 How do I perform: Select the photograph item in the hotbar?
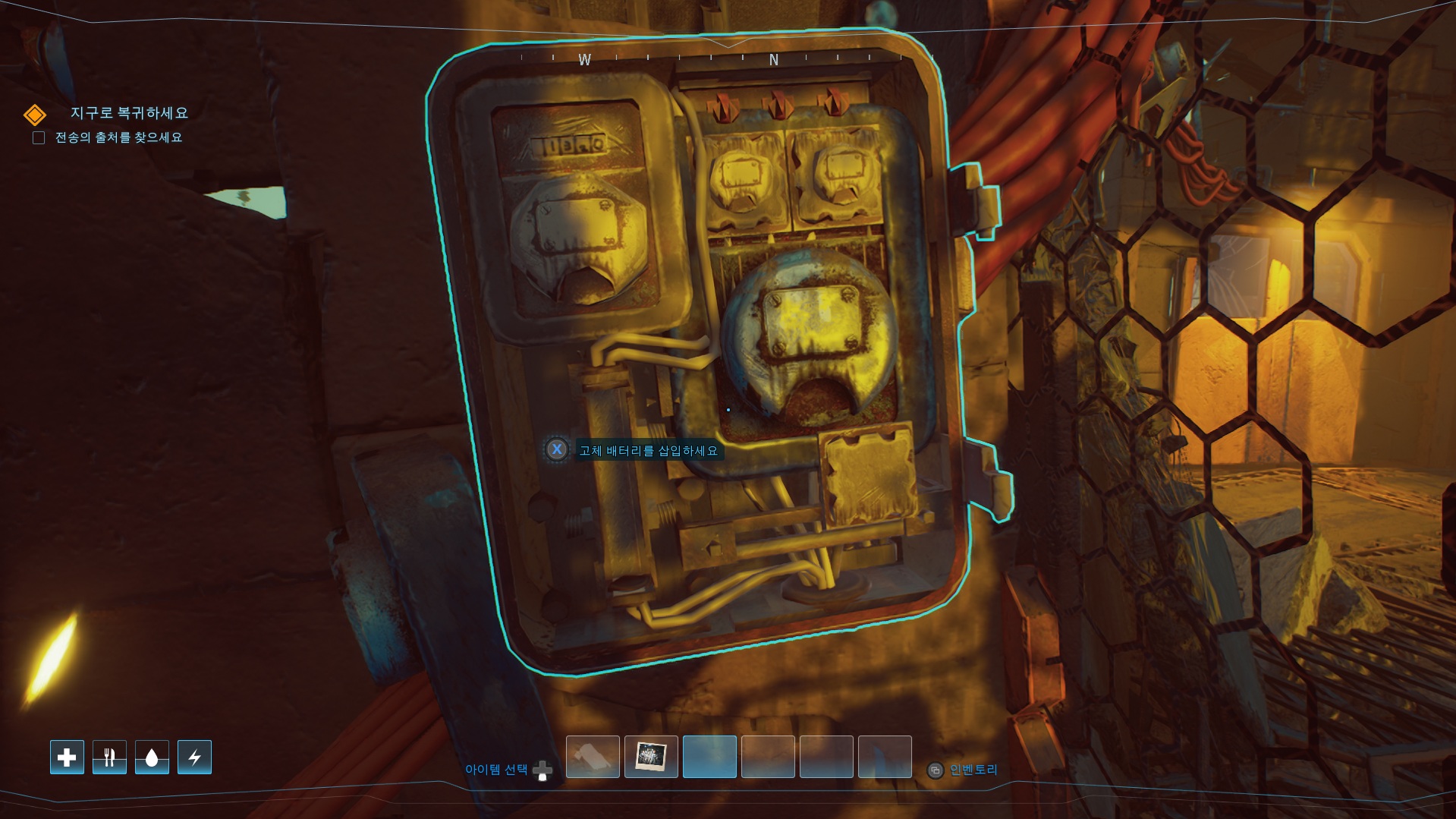(x=651, y=757)
